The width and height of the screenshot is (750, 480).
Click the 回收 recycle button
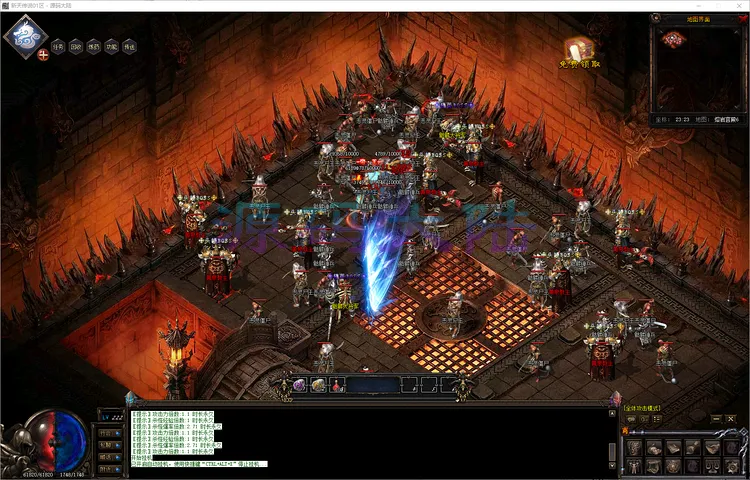tap(76, 46)
